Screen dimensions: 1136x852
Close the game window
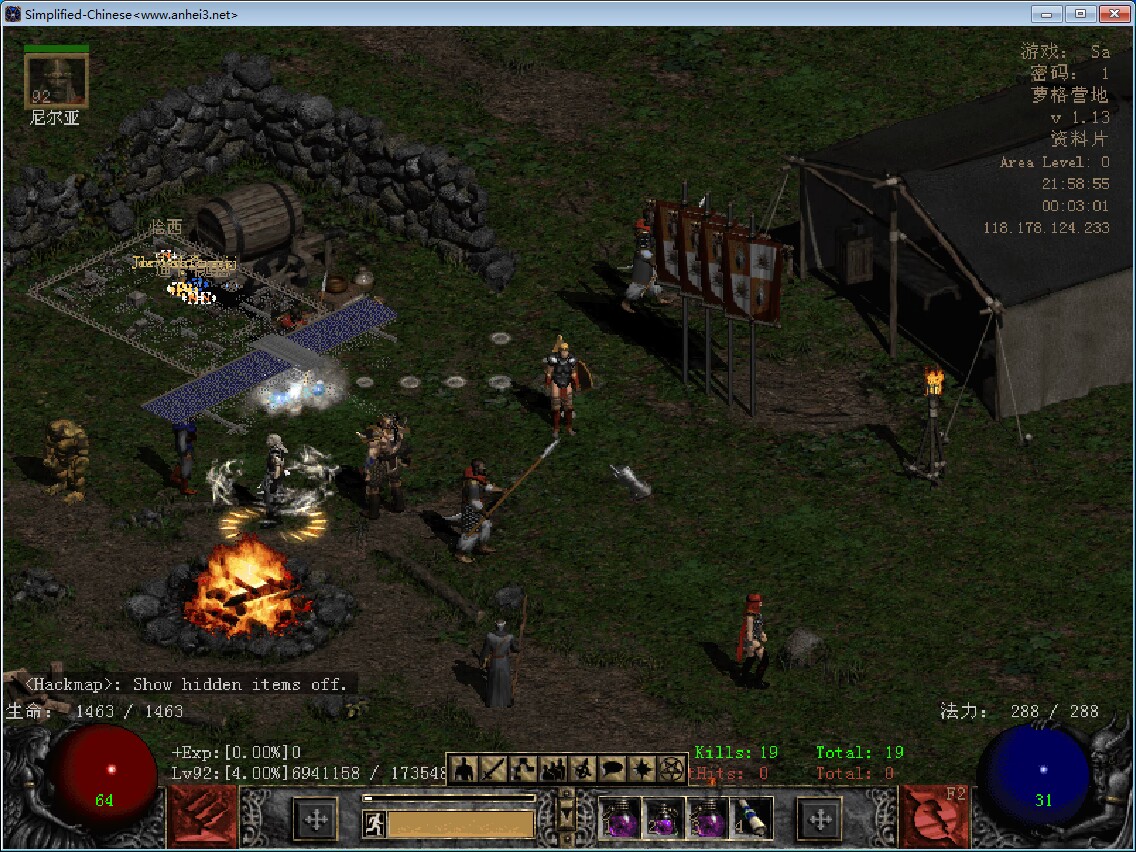(x=1114, y=14)
